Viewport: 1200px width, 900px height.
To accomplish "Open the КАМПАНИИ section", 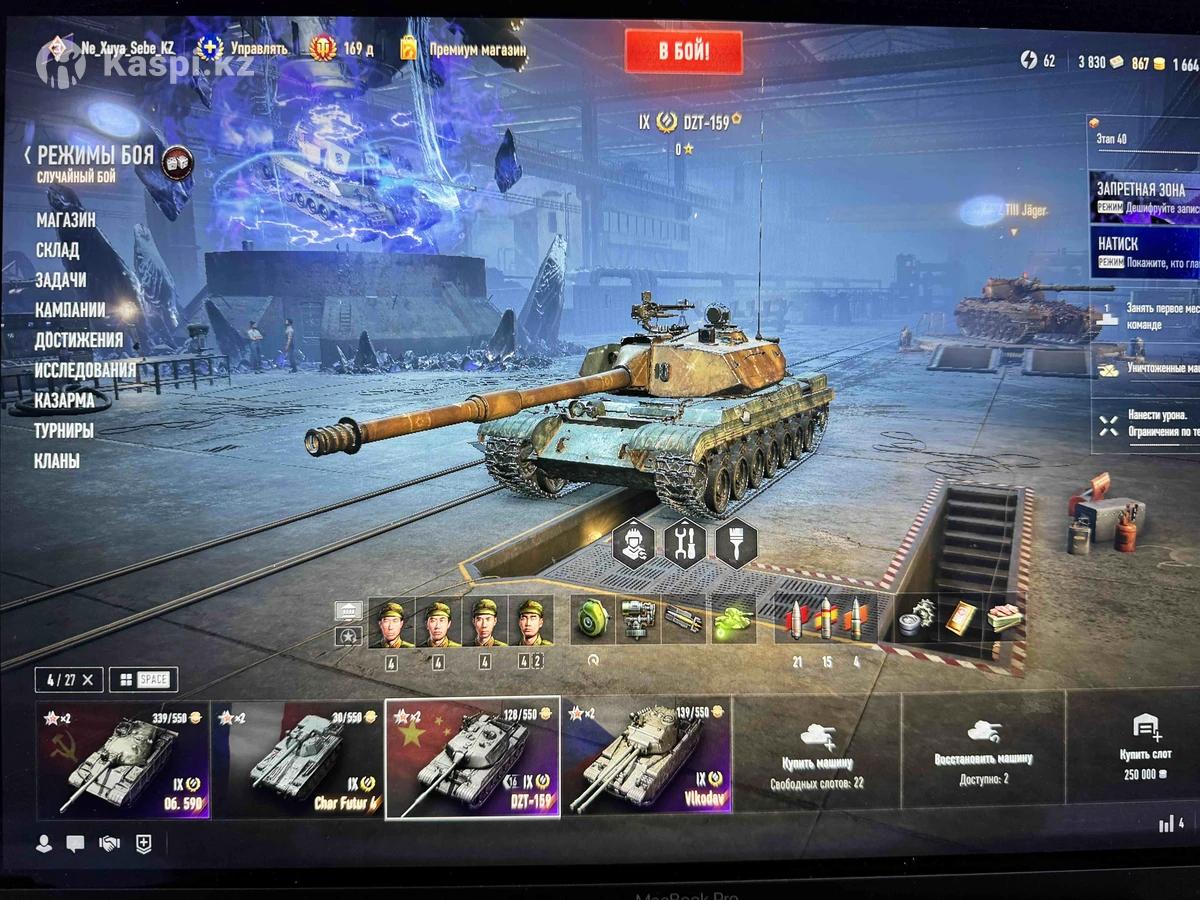I will (x=70, y=310).
